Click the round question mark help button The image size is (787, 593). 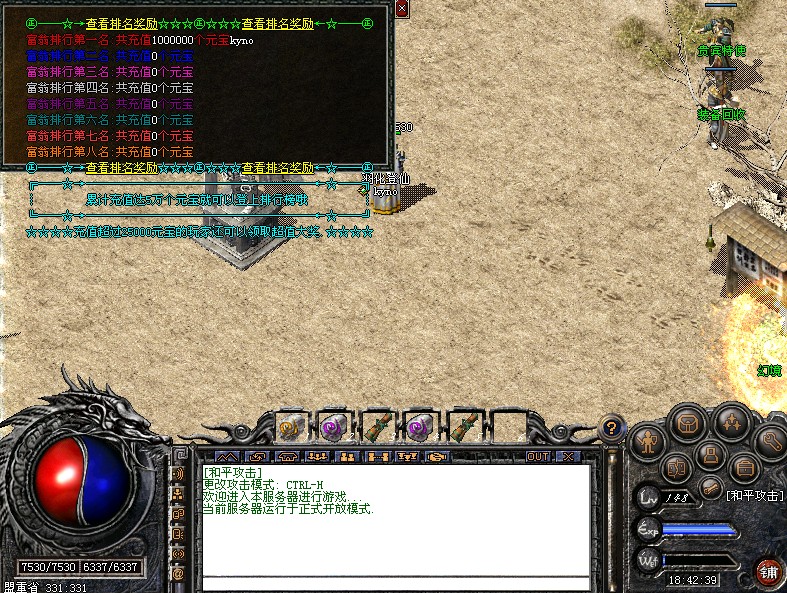click(610, 429)
